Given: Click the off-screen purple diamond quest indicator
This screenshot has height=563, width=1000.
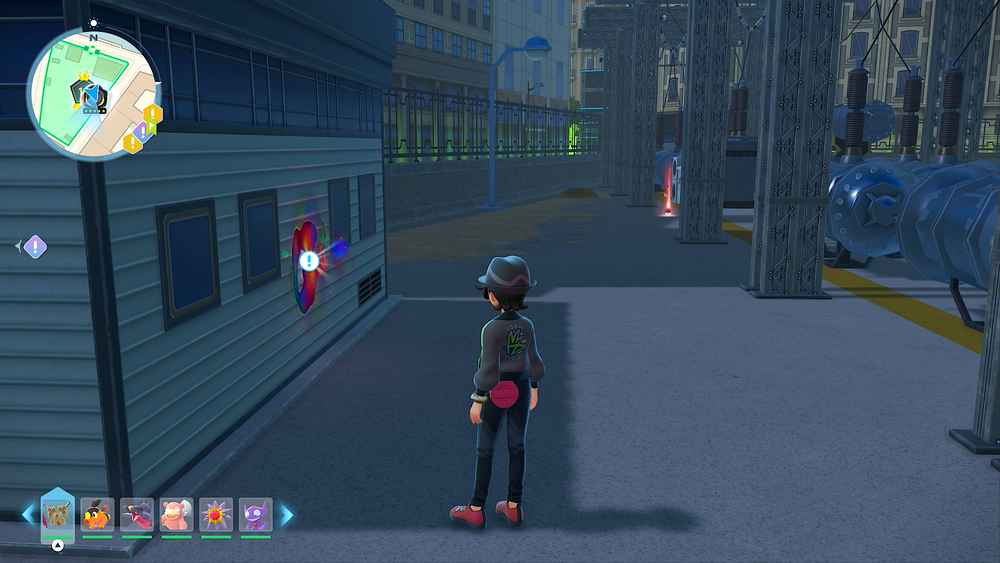Looking at the screenshot, I should point(35,246).
